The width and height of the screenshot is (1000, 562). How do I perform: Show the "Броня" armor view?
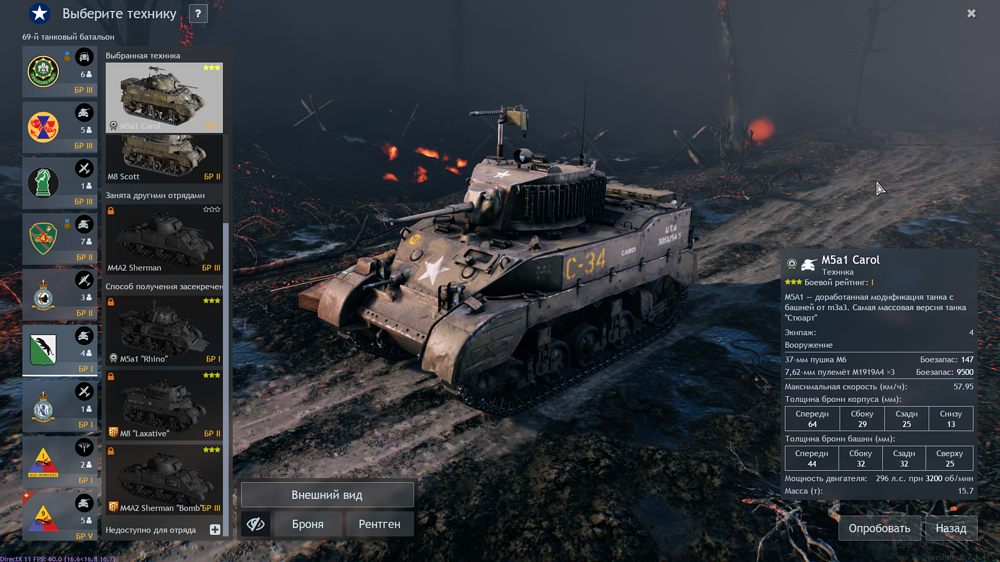[307, 524]
